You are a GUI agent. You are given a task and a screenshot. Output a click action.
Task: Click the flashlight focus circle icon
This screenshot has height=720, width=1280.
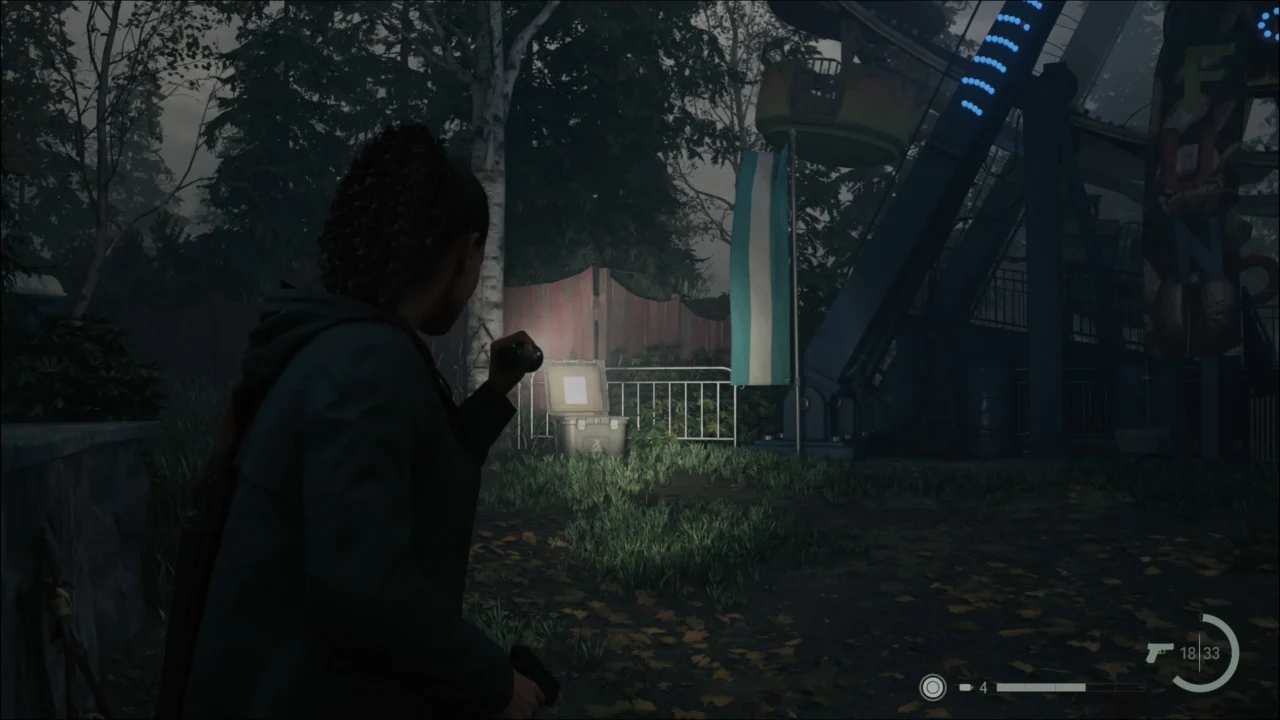pos(932,688)
